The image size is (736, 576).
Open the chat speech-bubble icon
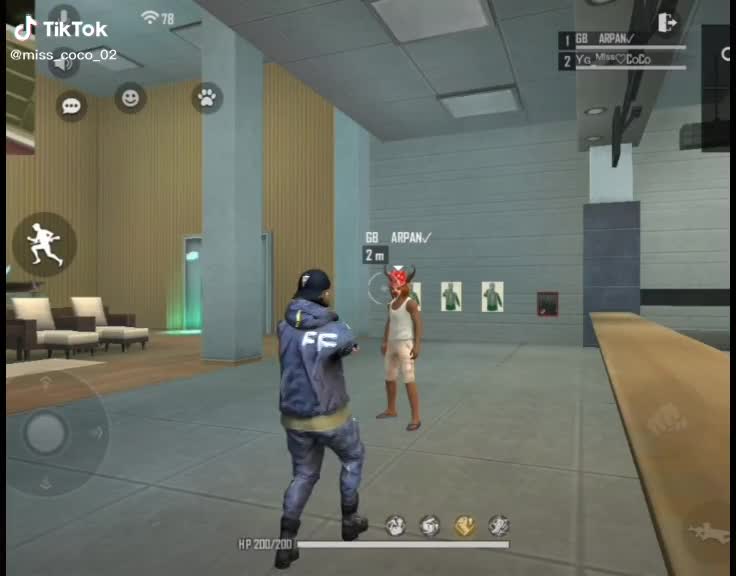click(x=71, y=105)
